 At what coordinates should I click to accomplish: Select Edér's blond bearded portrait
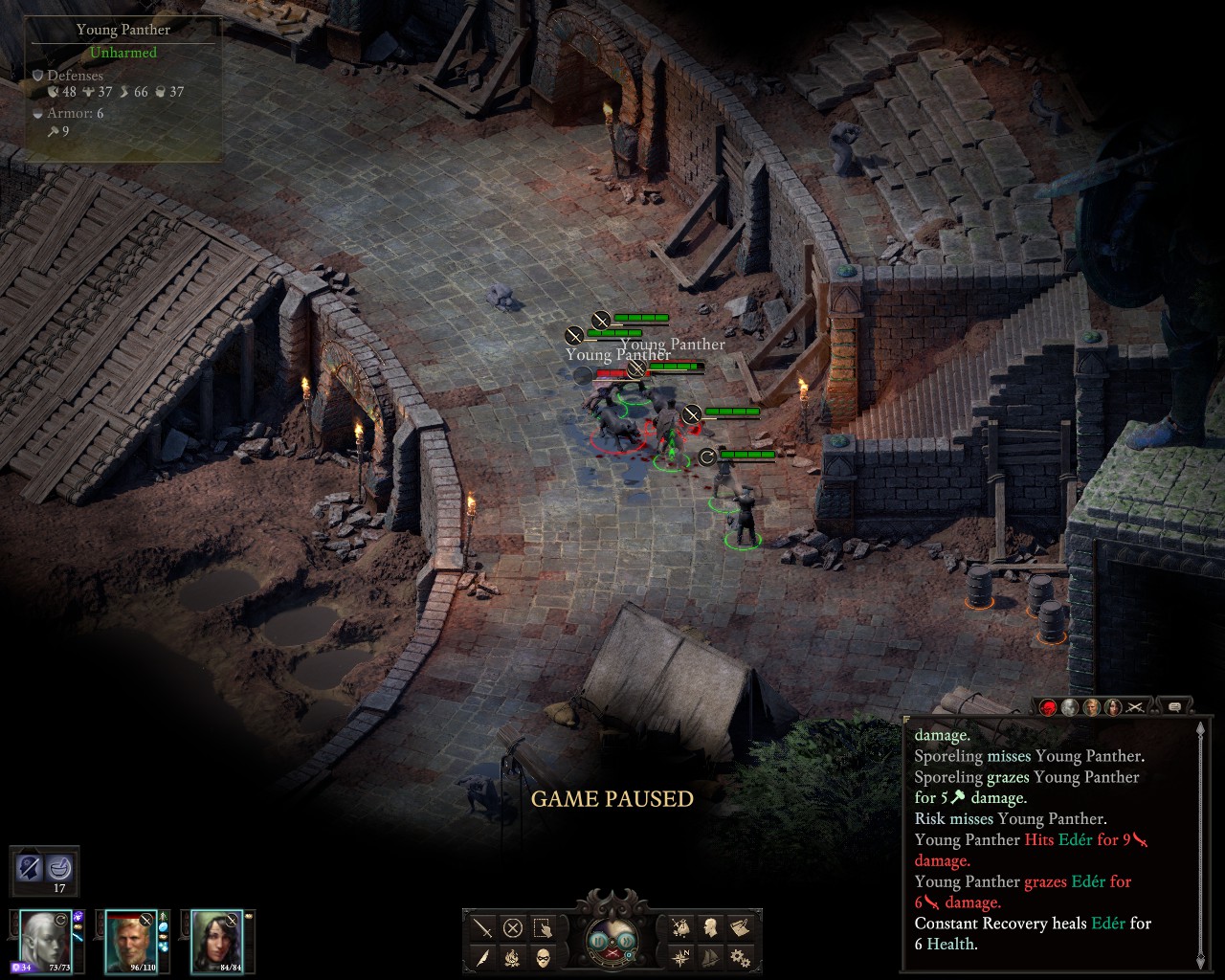(129, 940)
